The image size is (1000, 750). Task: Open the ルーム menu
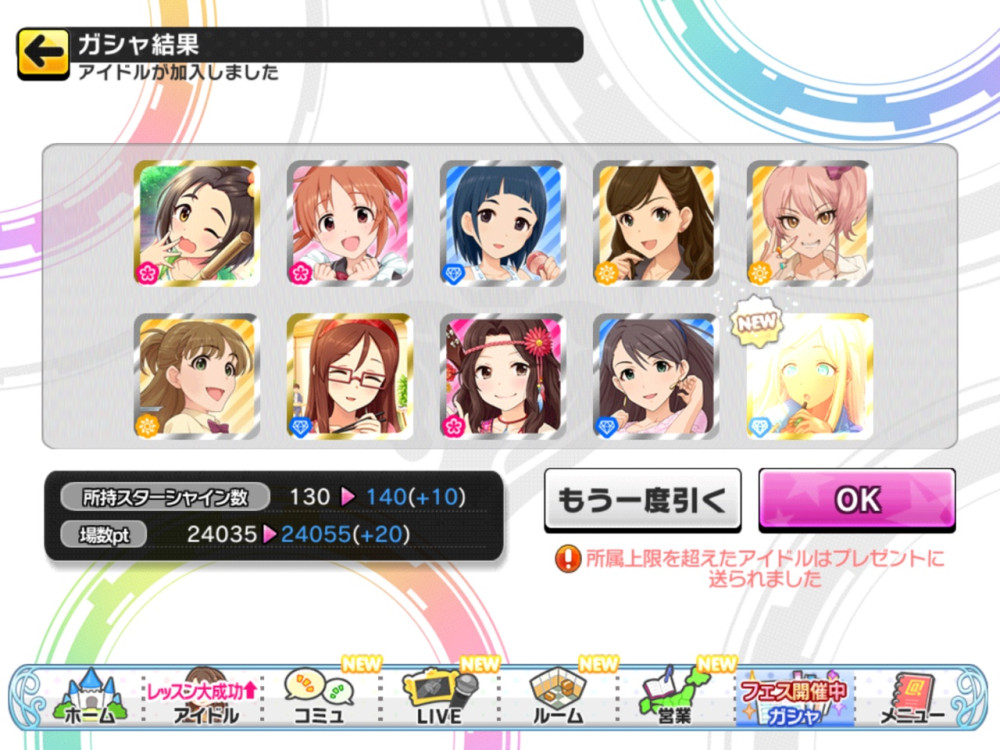click(558, 696)
